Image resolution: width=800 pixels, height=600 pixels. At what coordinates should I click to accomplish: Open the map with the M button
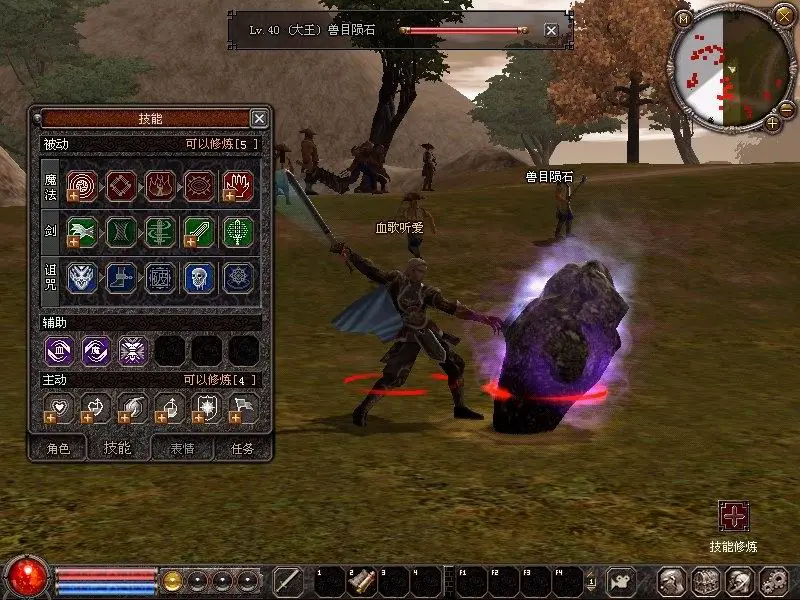coord(683,19)
